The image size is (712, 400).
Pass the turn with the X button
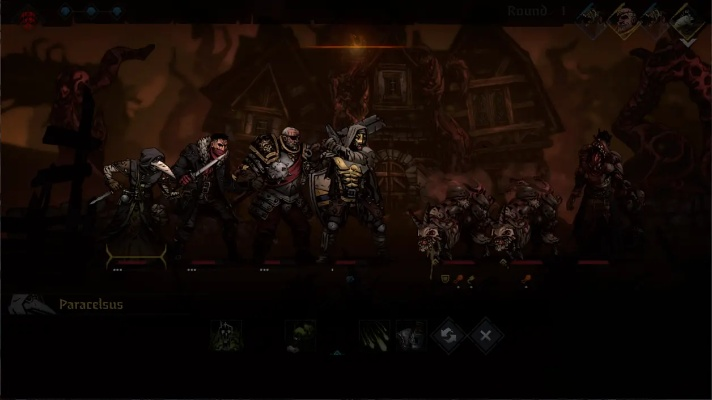[x=485, y=335]
